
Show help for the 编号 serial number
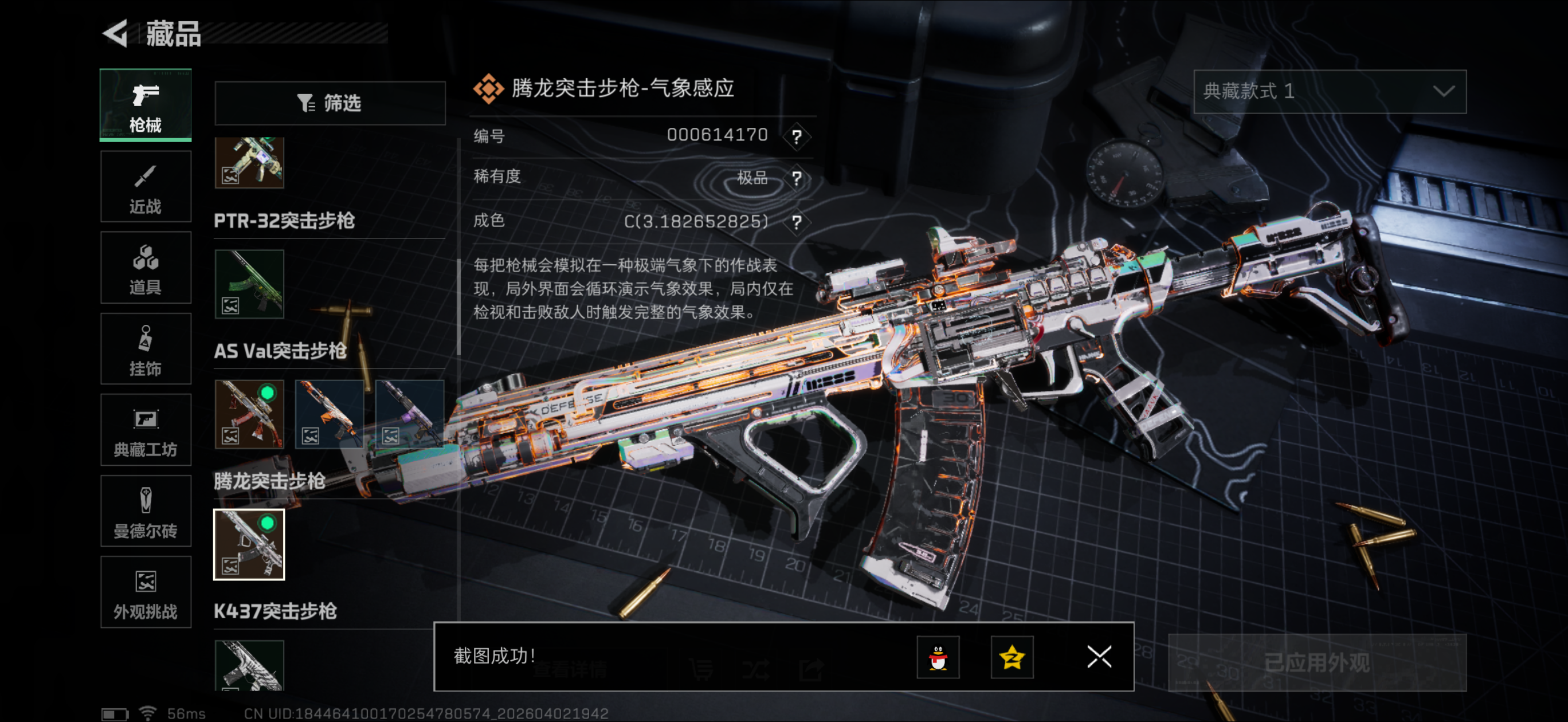(796, 136)
